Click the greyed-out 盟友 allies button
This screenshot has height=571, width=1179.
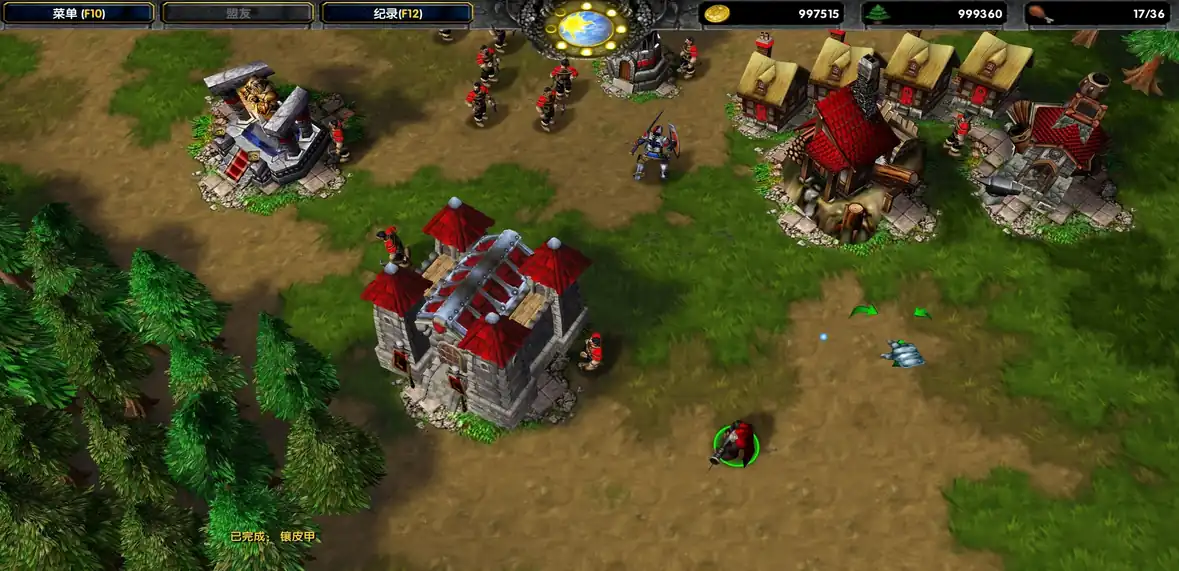238,13
